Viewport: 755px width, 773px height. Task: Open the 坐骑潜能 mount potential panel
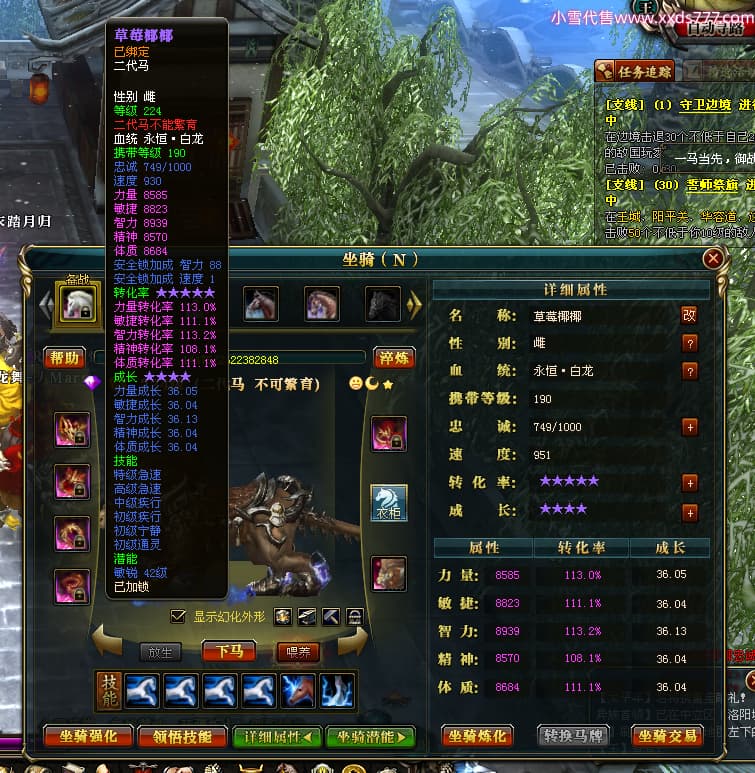tap(370, 737)
